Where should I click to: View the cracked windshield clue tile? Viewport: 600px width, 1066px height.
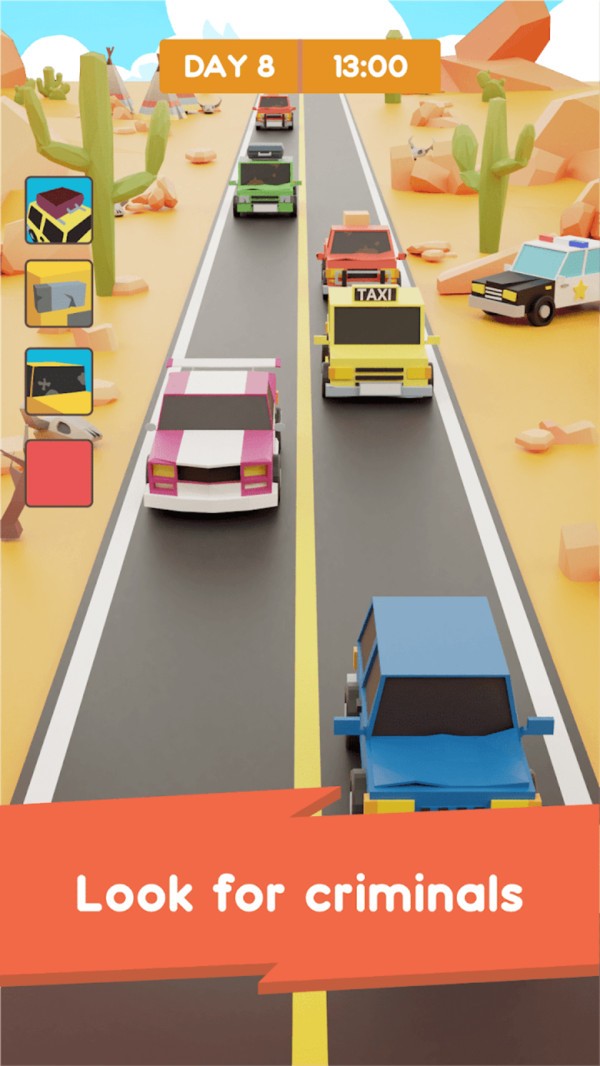click(x=59, y=381)
